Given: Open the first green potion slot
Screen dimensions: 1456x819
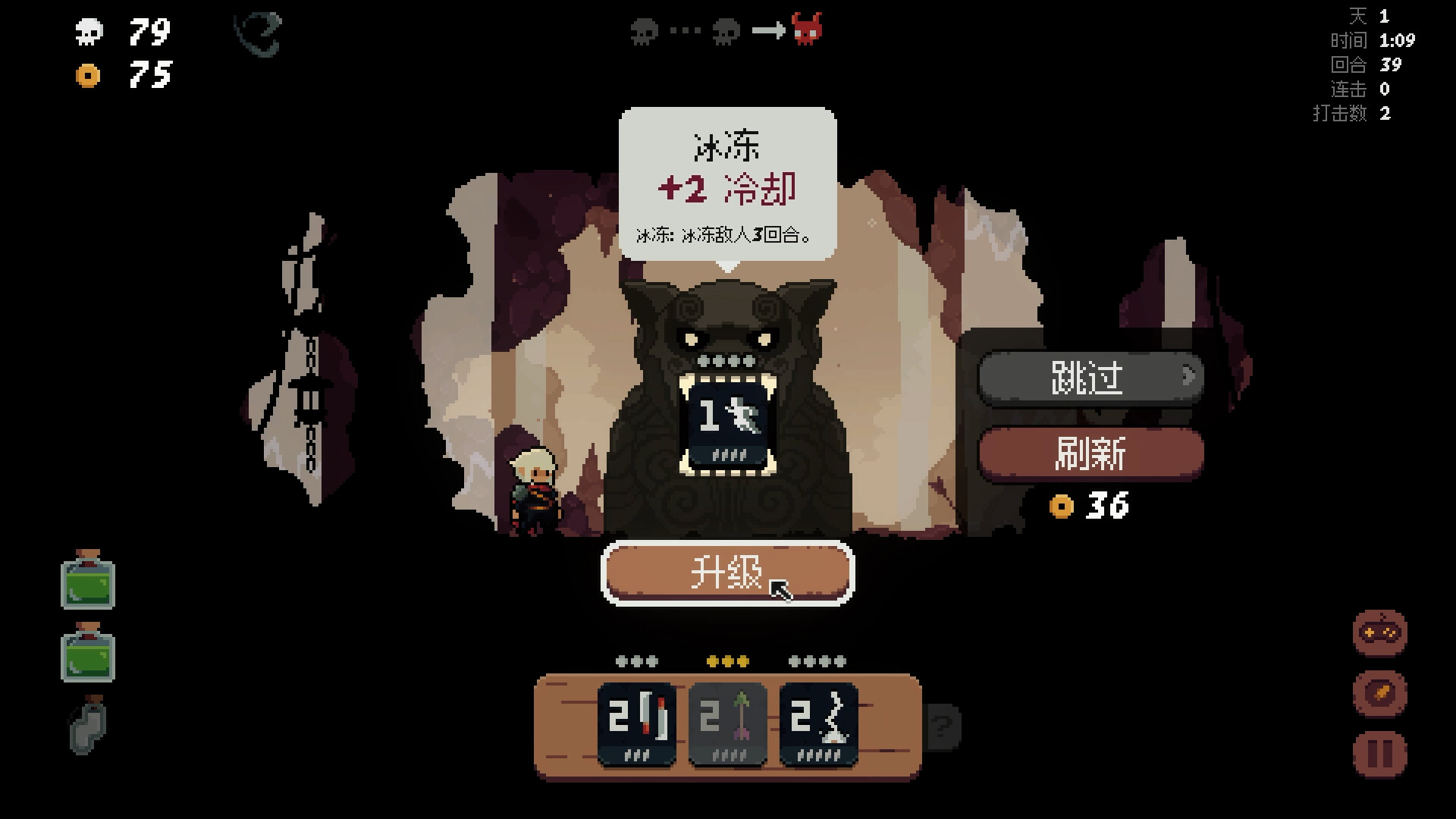Looking at the screenshot, I should pyautogui.click(x=86, y=580).
